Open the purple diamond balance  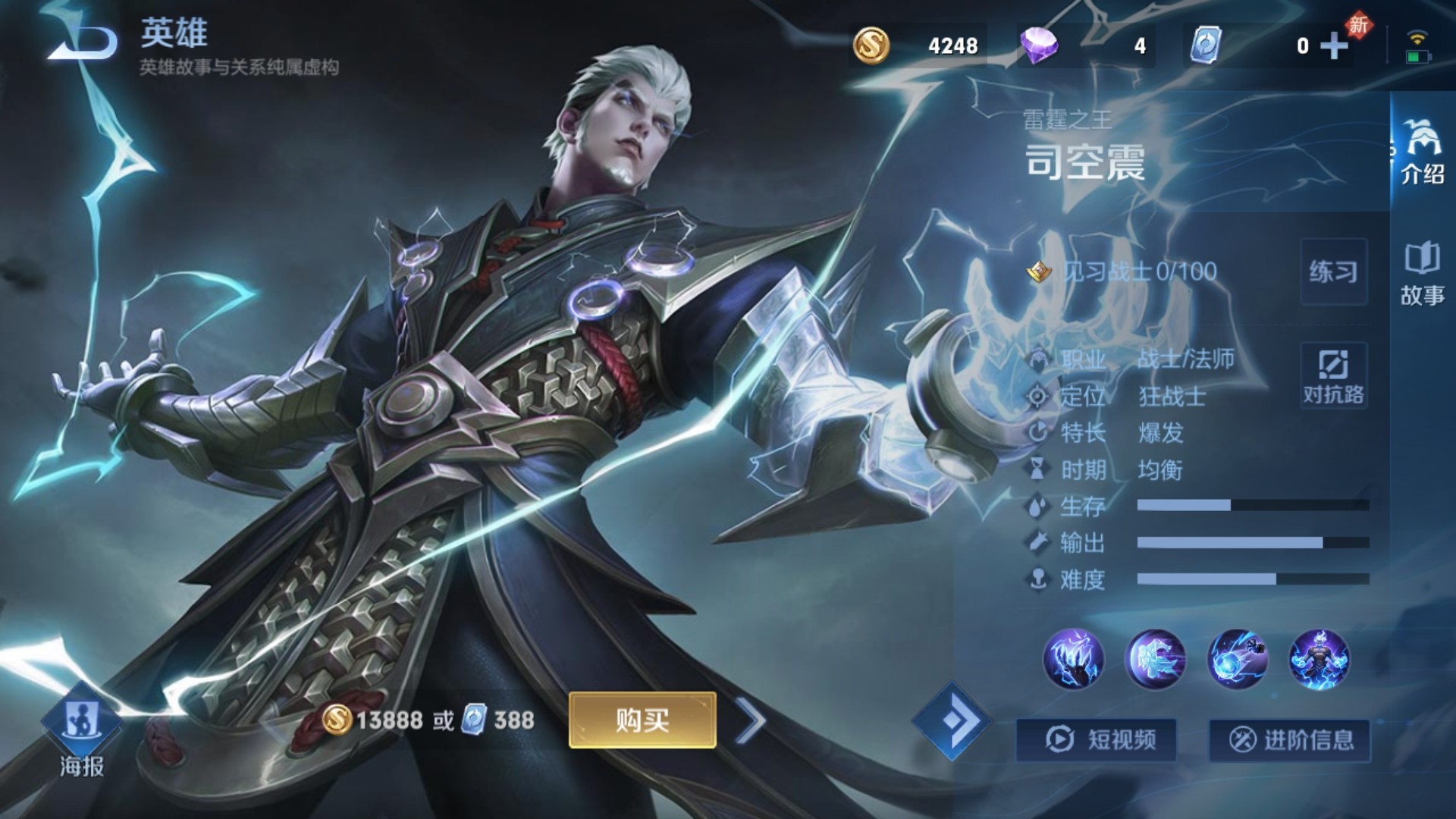tap(1084, 46)
